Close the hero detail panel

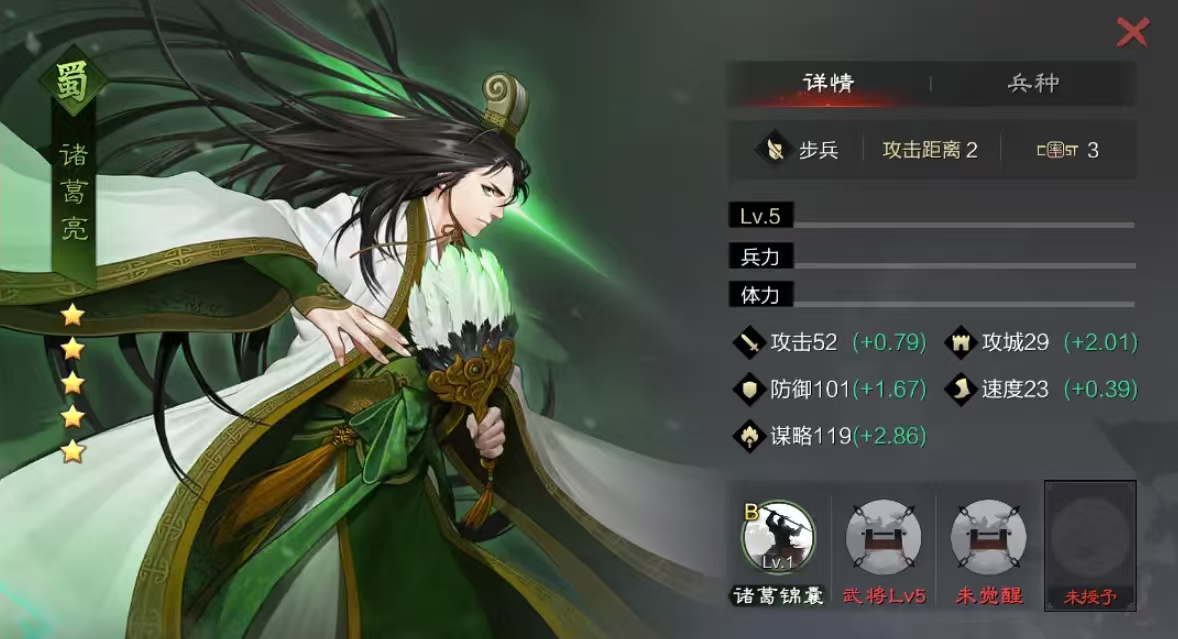[1132, 32]
